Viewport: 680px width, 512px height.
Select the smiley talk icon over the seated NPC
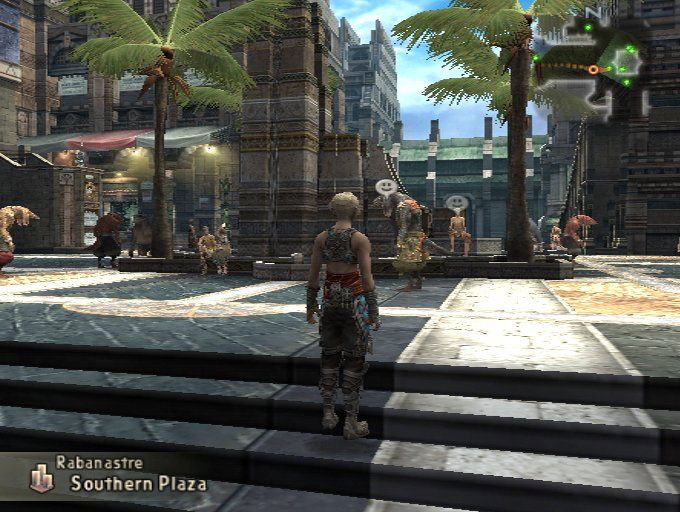457,202
